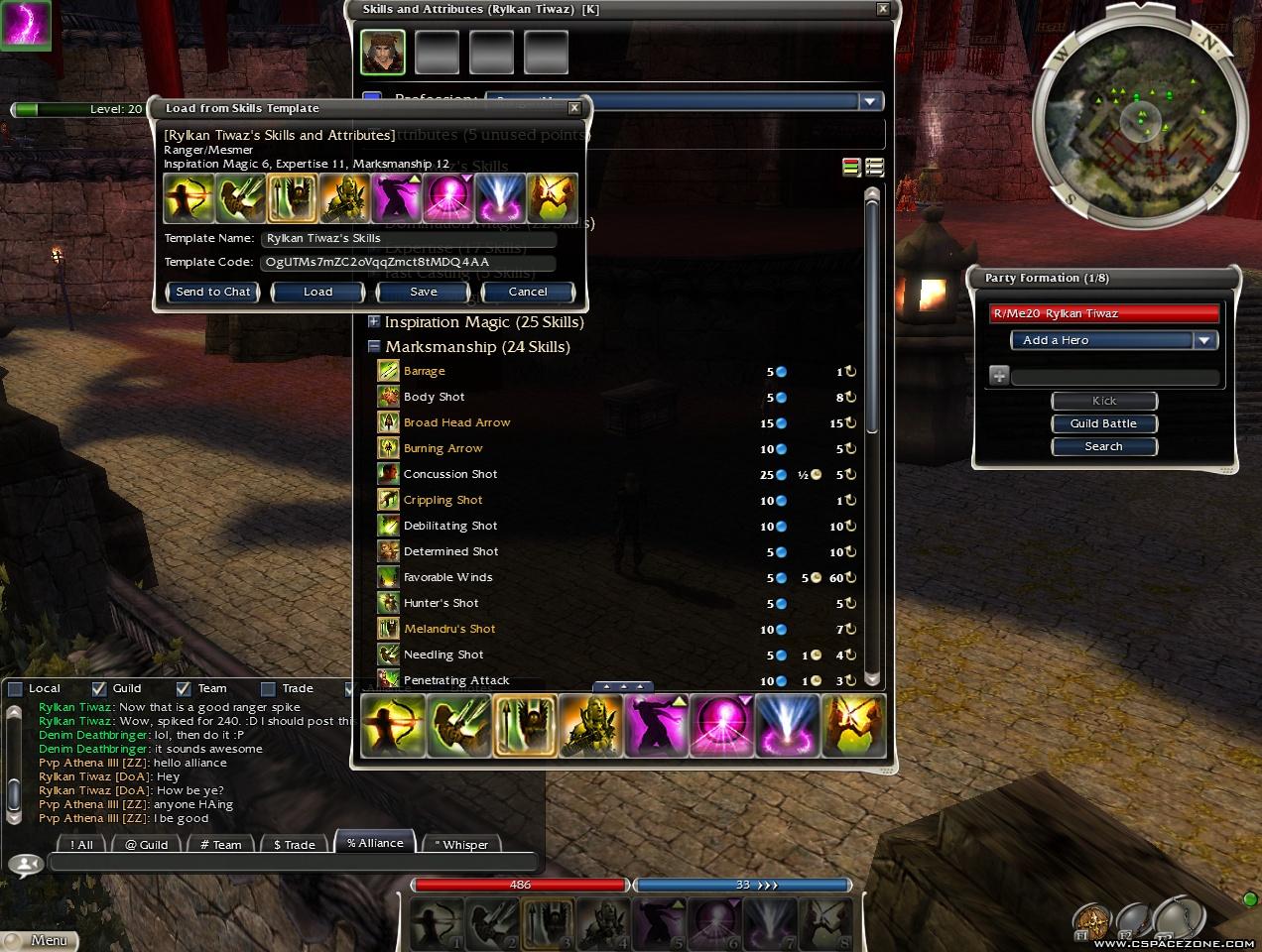Collapse the Marksmanship skill group
The image size is (1262, 952).
(374, 347)
